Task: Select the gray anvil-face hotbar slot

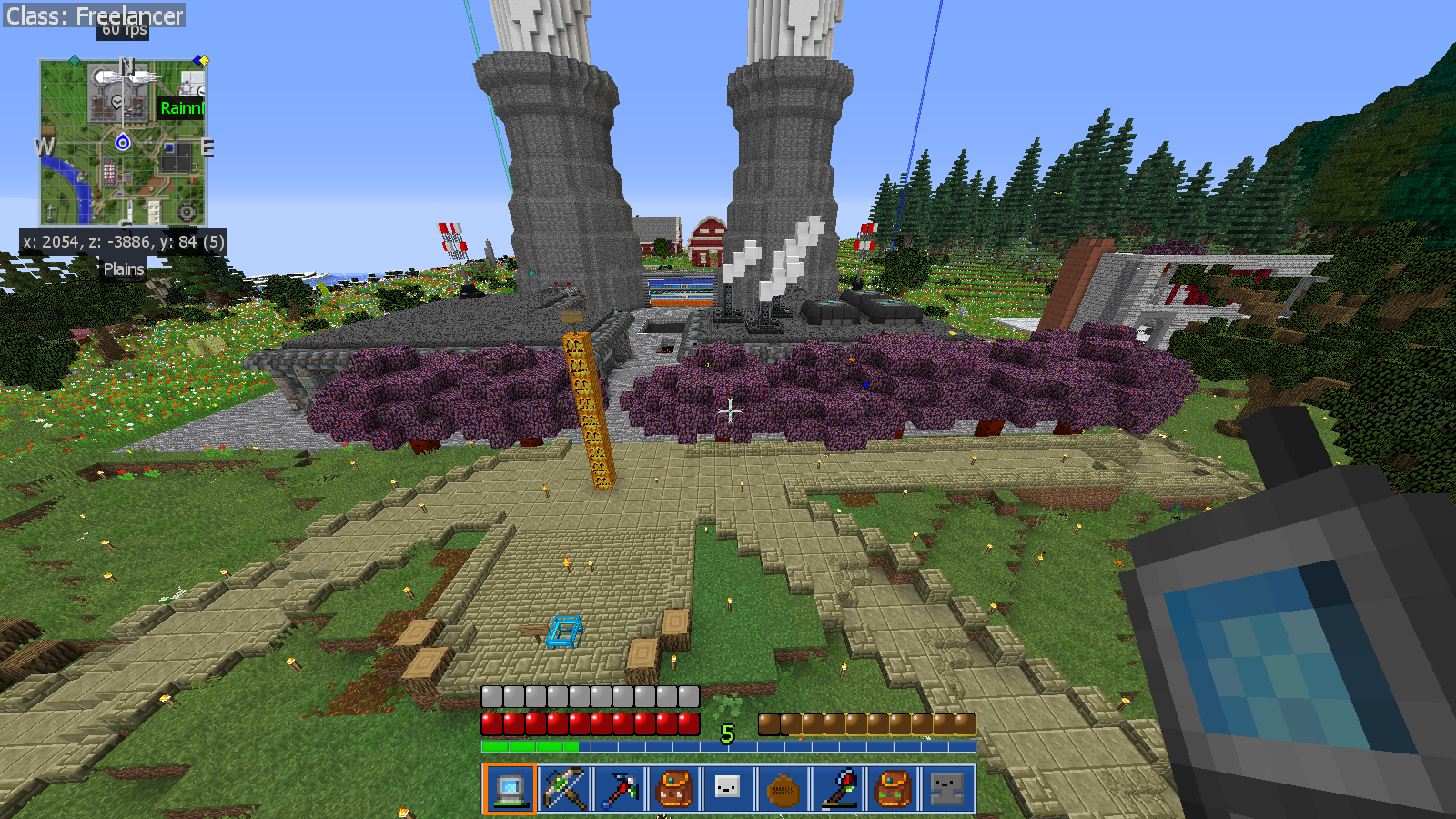Action: [x=946, y=788]
